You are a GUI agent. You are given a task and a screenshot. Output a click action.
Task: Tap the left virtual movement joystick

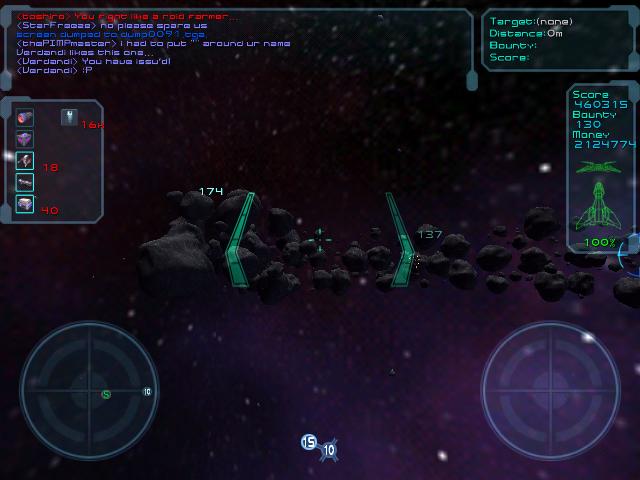tap(89, 390)
